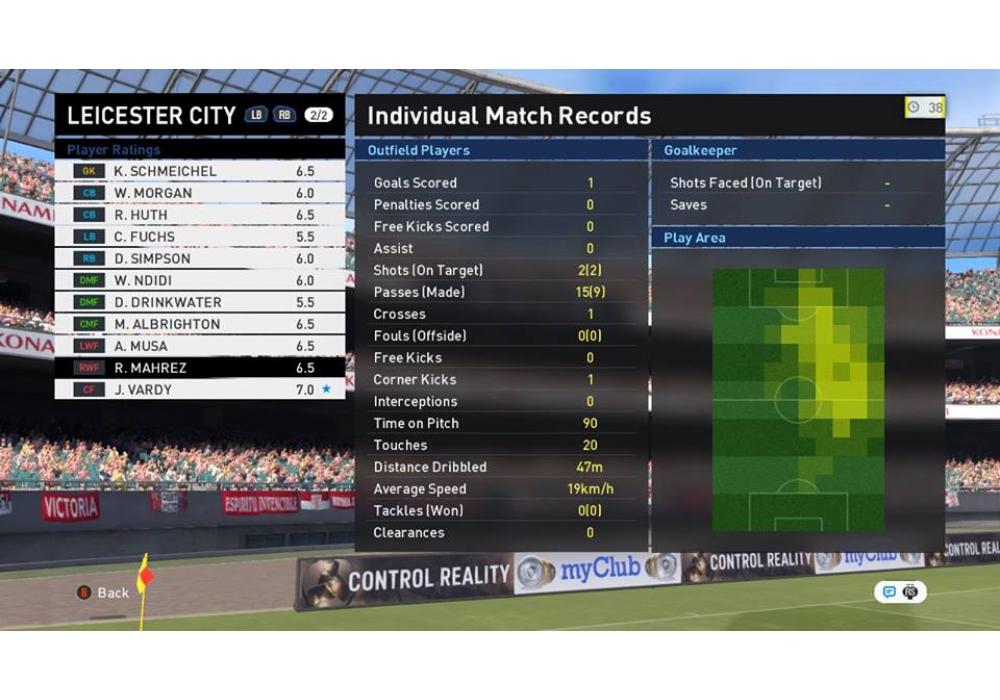Go back to the previous screen
Screen dimensions: 1000x700
pos(104,592)
